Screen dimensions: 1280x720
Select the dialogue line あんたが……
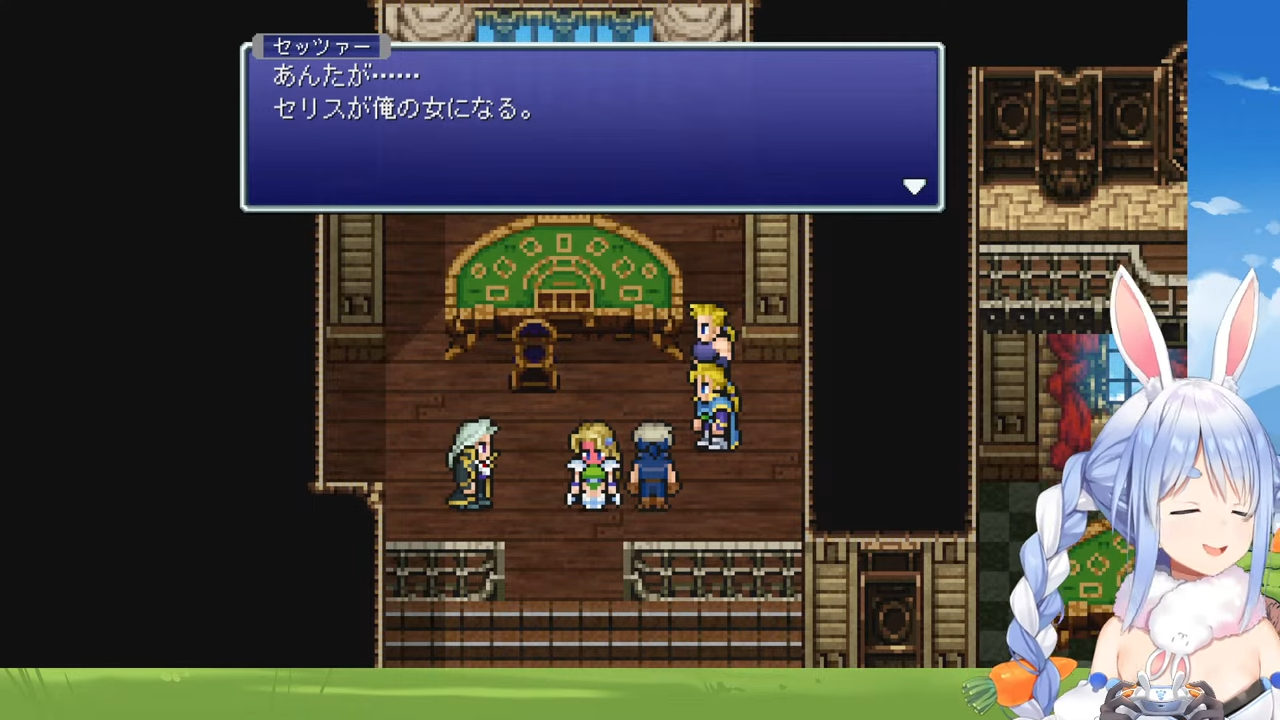coord(345,75)
